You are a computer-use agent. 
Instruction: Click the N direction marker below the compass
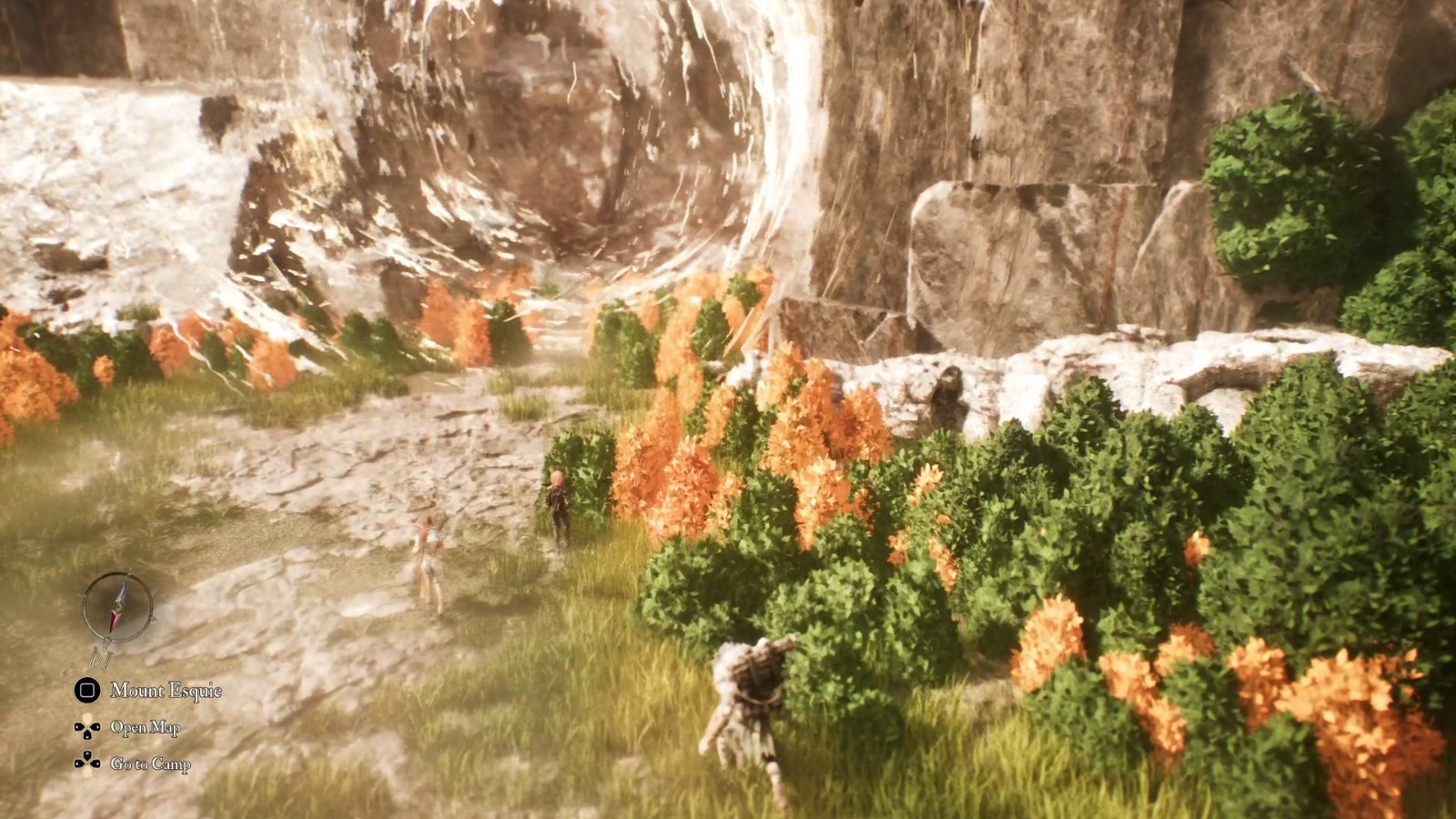pyautogui.click(x=100, y=658)
